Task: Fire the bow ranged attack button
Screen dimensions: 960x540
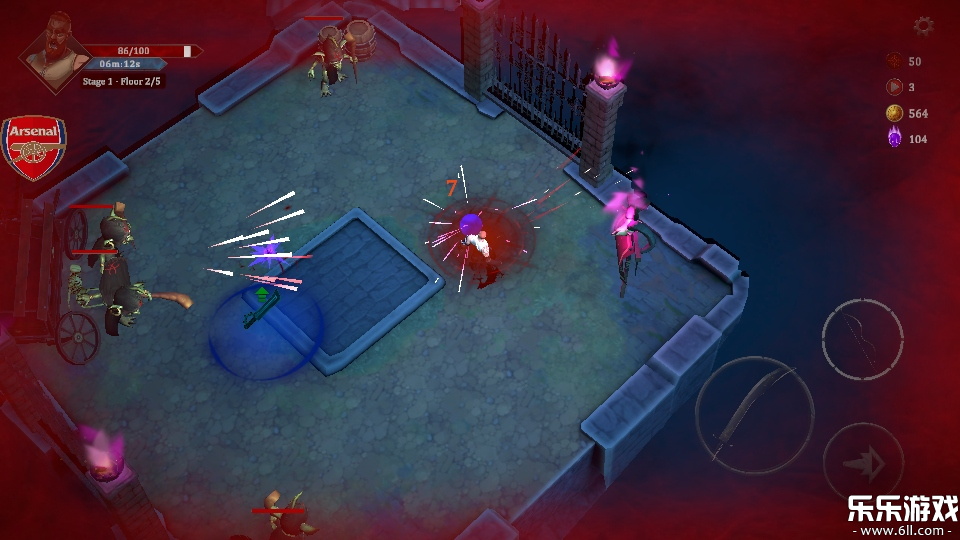Action: [x=862, y=339]
